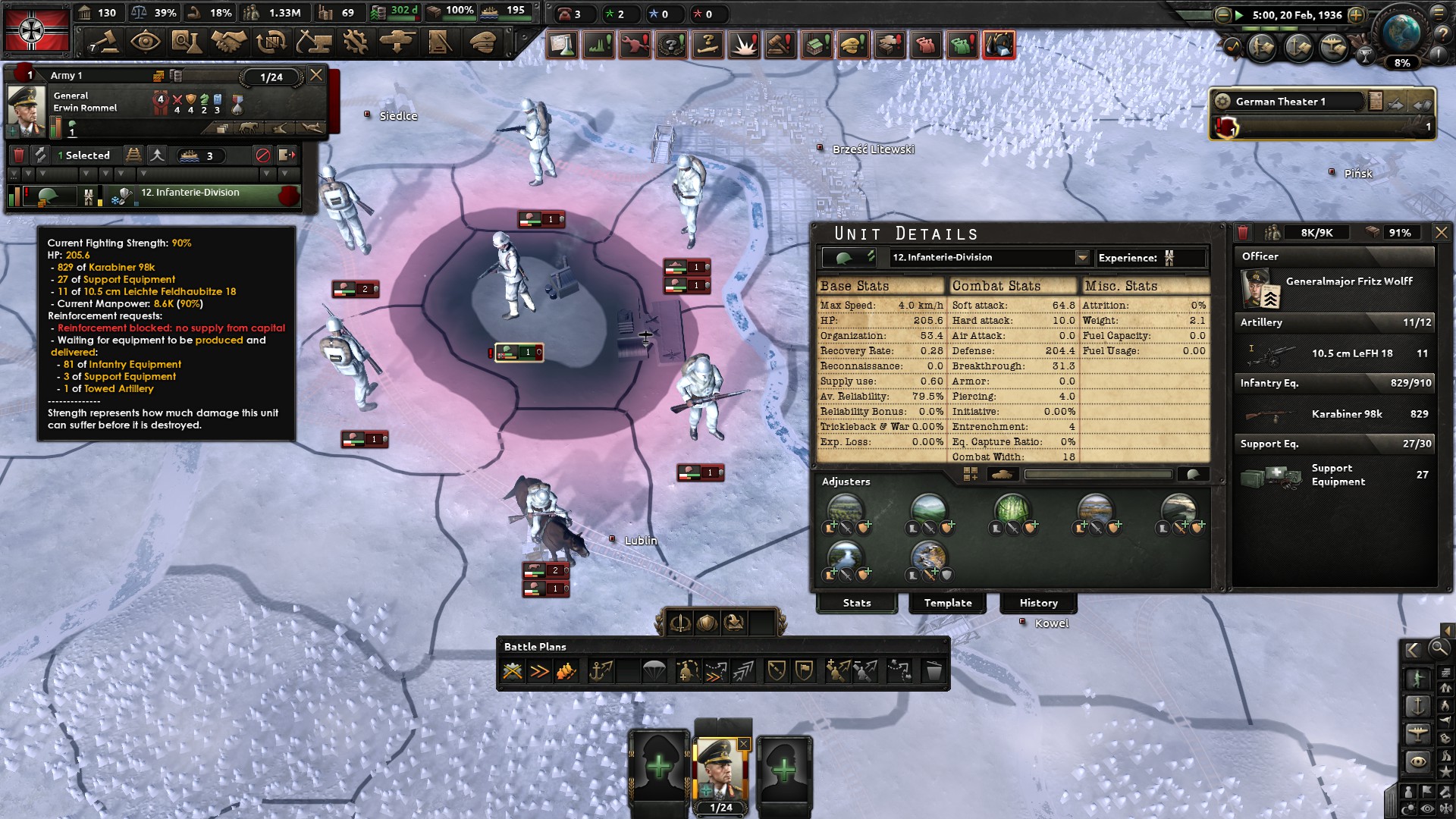Delete the battle plan using the trash icon
The width and height of the screenshot is (1456, 819).
tap(933, 671)
